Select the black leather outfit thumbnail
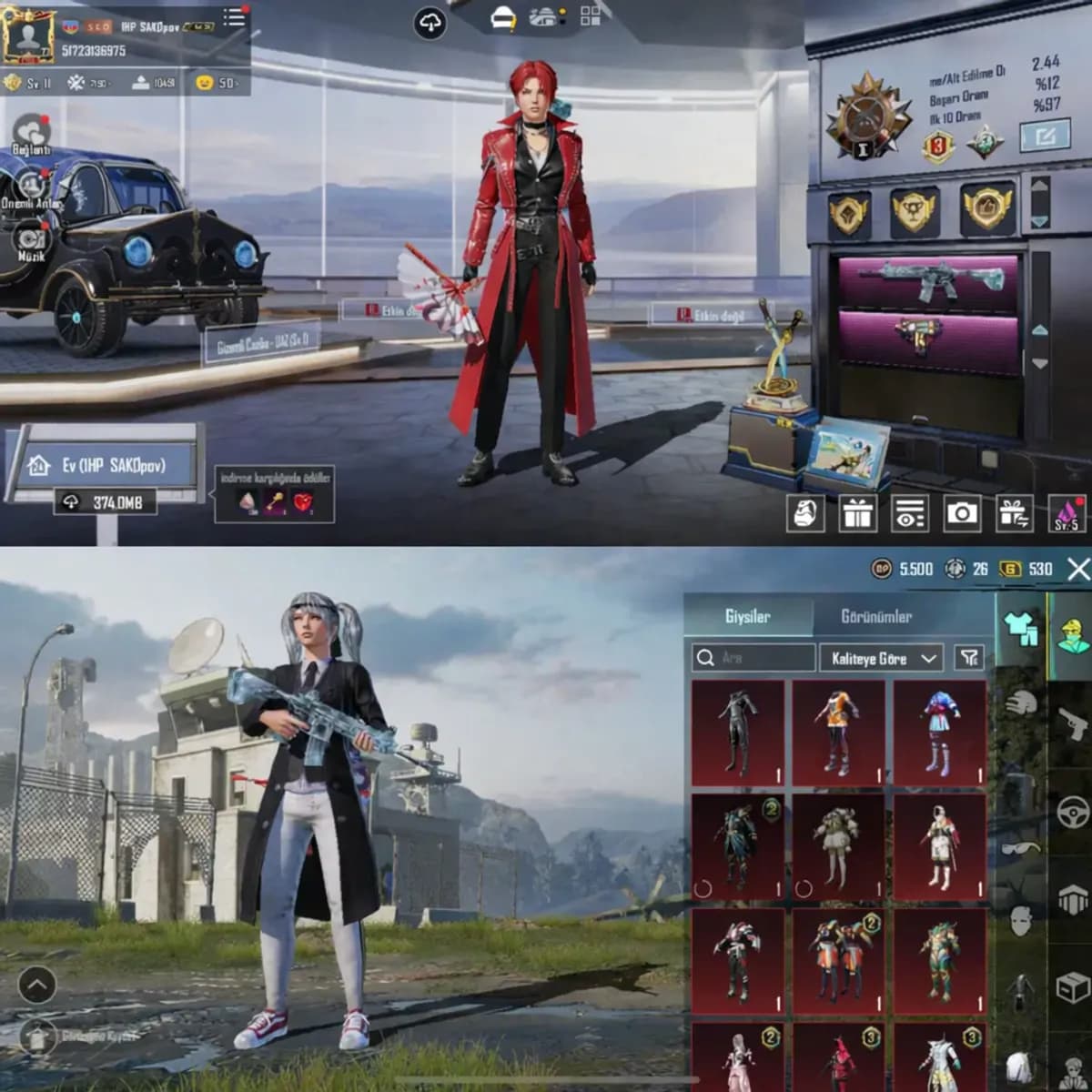This screenshot has width=1092, height=1092. [738, 733]
